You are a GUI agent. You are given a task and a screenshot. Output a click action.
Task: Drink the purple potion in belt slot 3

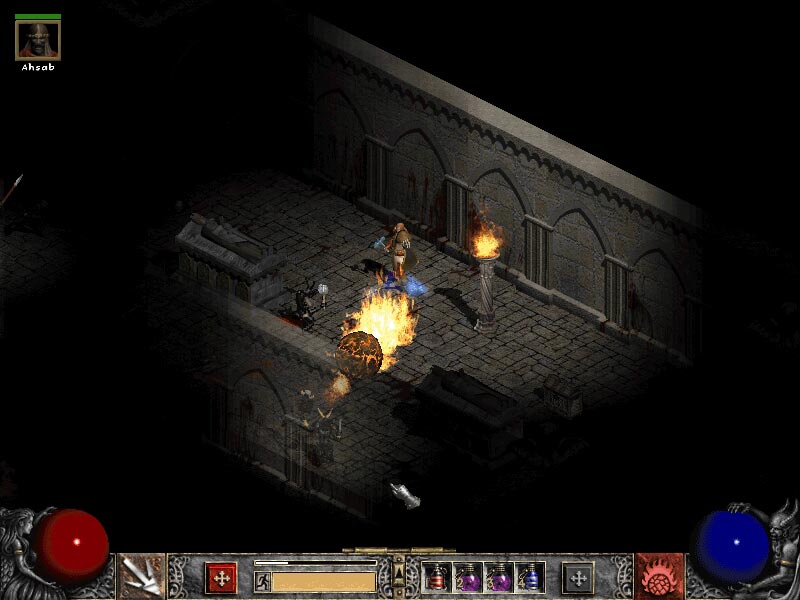point(499,577)
